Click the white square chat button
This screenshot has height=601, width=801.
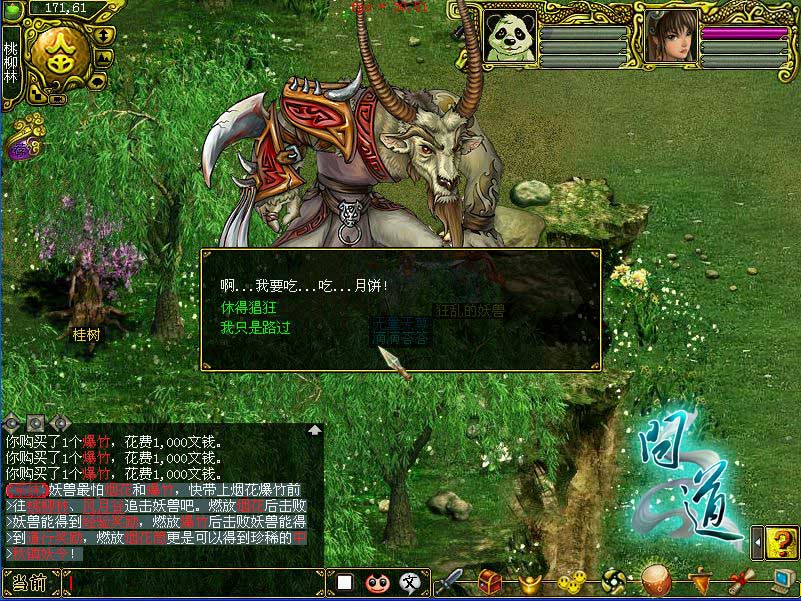[x=344, y=582]
